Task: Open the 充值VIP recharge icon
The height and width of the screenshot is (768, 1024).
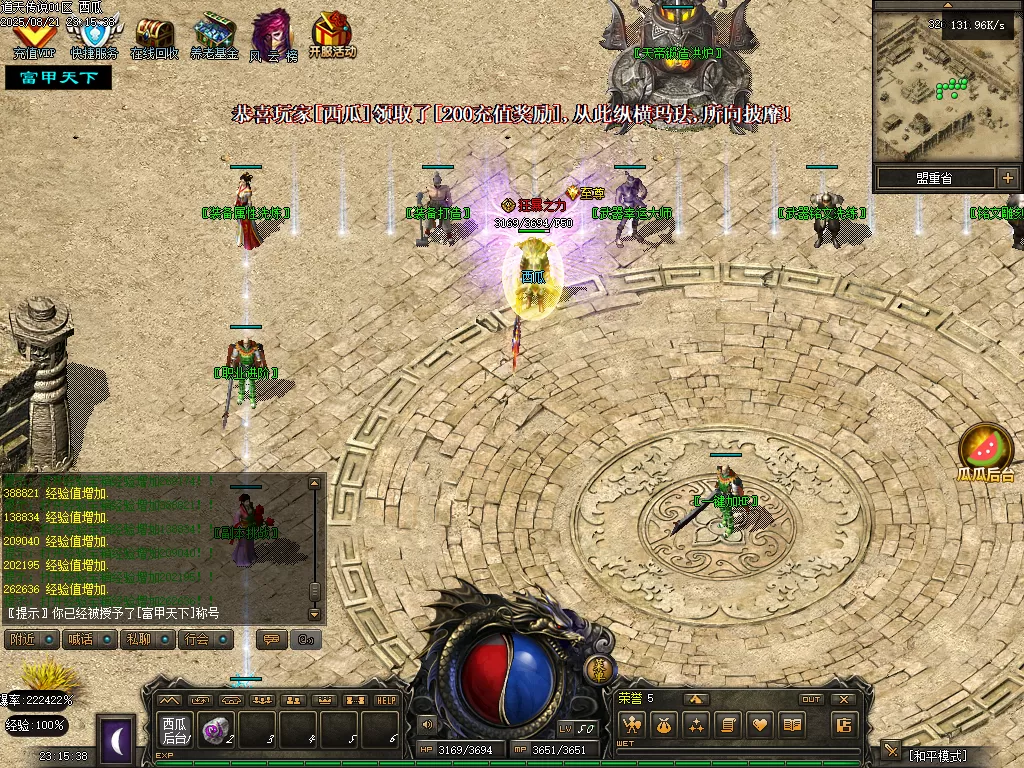Action: [x=33, y=38]
